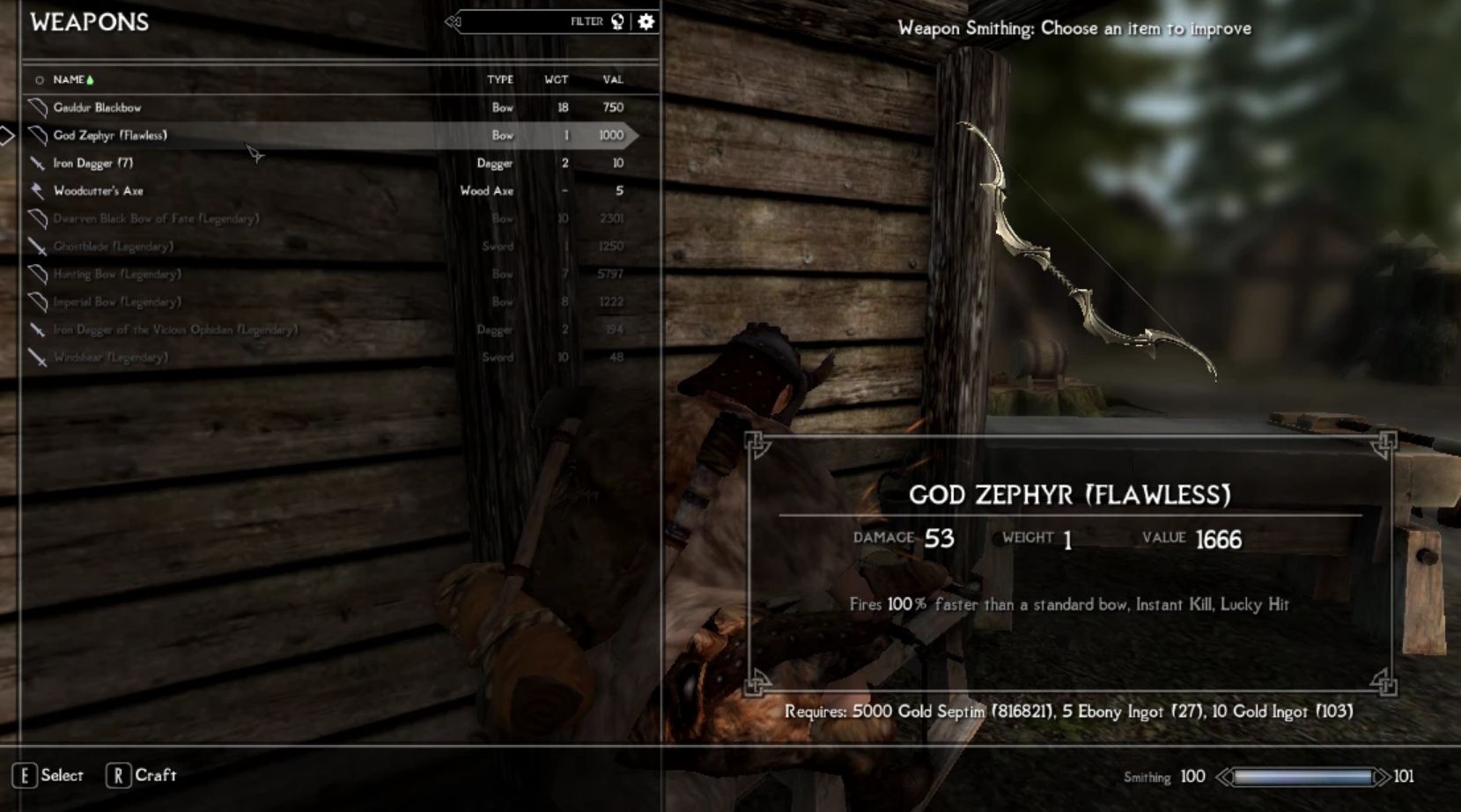Select the Gauldur Blackbow row
1461x812 pixels.
(97, 107)
